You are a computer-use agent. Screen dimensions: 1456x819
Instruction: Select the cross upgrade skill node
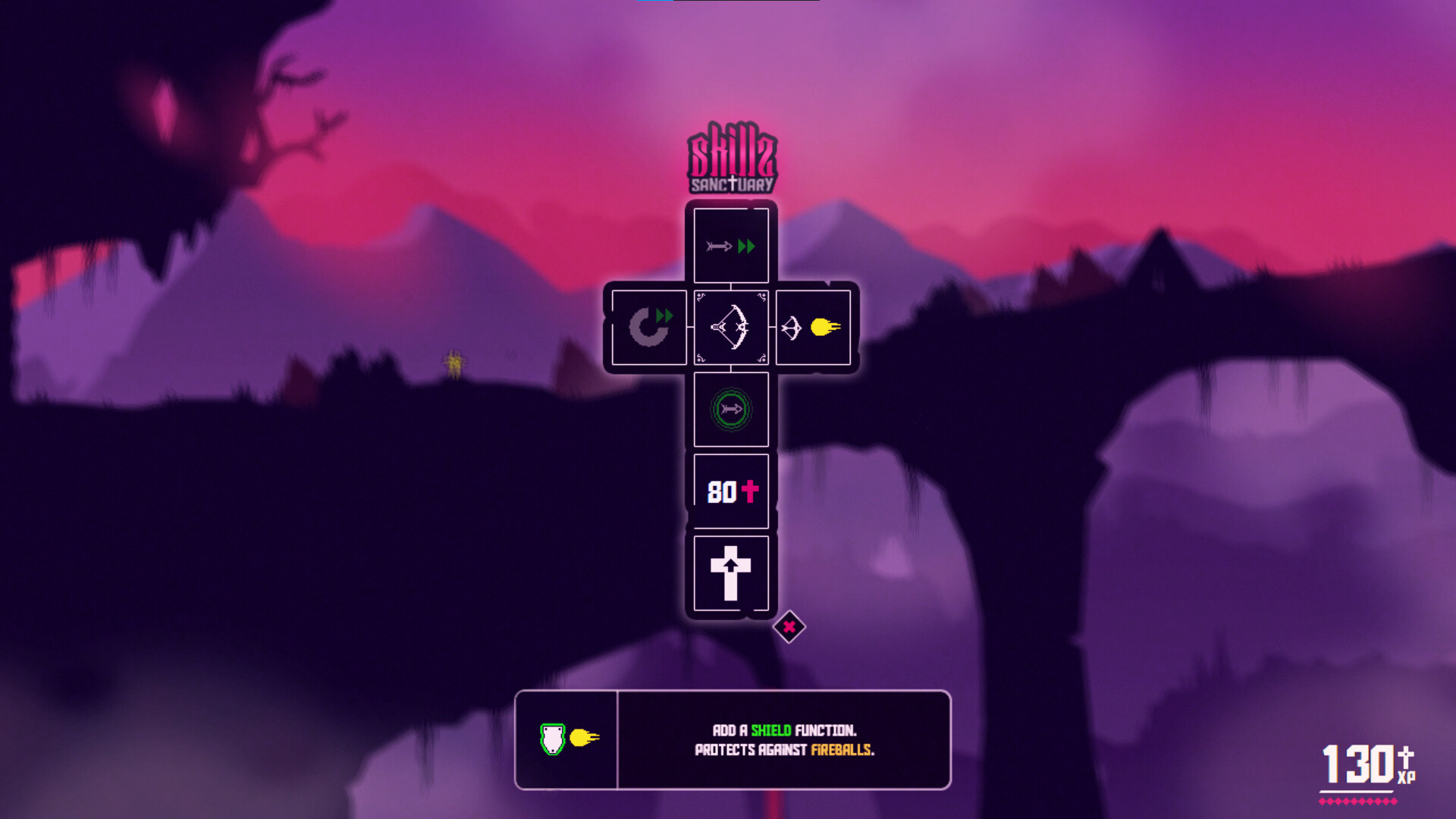(731, 574)
